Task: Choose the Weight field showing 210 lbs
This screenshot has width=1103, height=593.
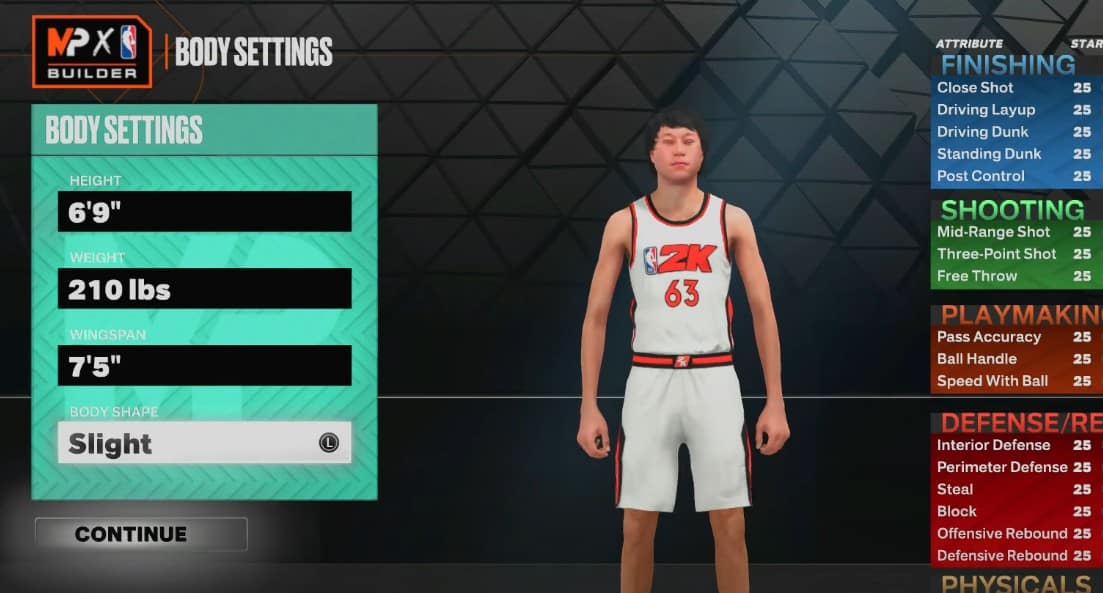Action: click(204, 288)
